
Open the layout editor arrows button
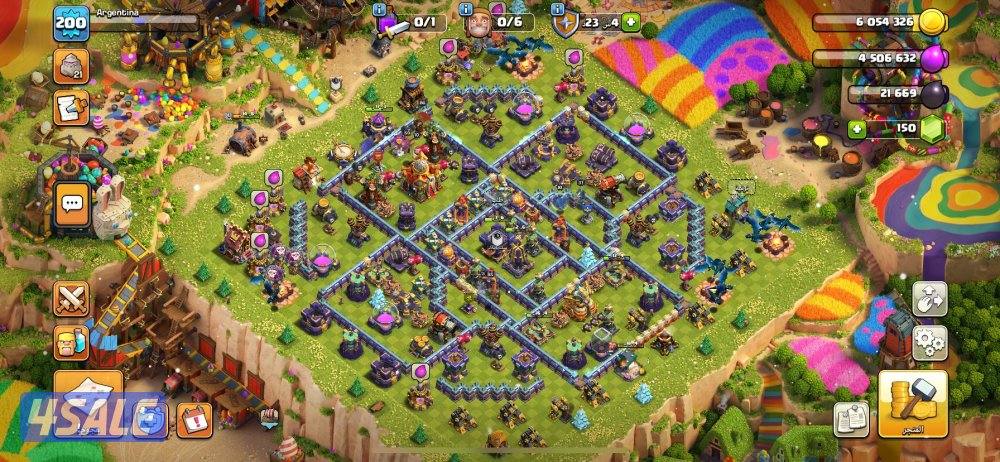(930, 296)
